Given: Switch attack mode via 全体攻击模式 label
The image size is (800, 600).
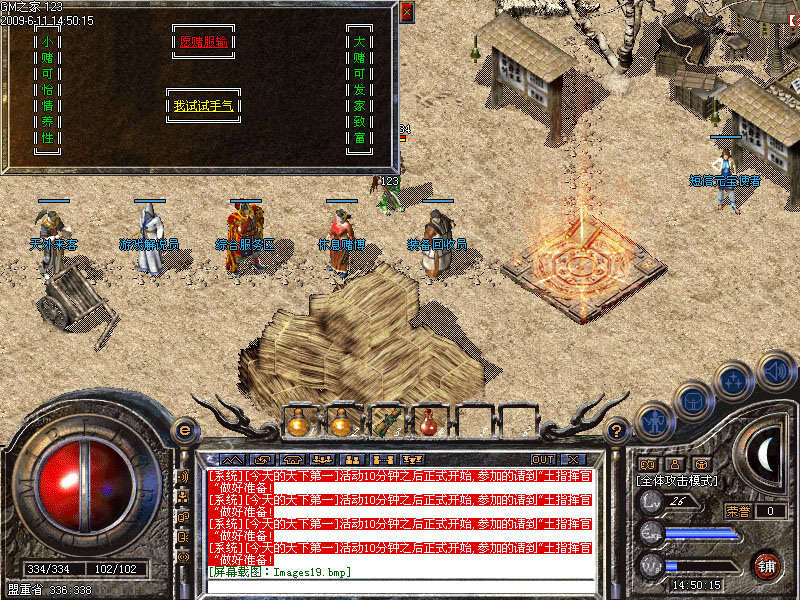Looking at the screenshot, I should [x=677, y=481].
